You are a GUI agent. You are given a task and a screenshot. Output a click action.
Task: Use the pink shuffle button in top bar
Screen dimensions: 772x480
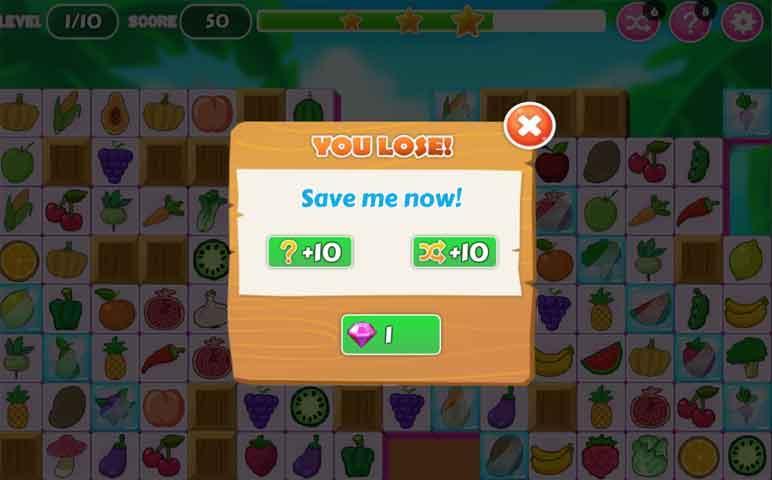636,22
